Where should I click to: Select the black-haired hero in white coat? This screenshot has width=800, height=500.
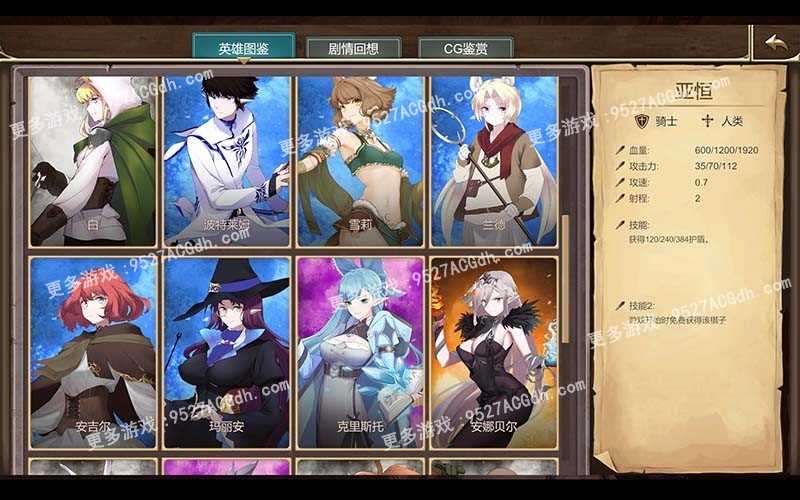click(x=227, y=160)
